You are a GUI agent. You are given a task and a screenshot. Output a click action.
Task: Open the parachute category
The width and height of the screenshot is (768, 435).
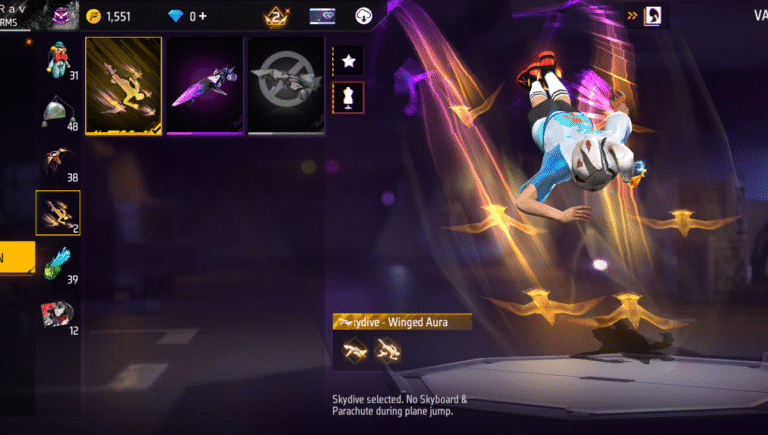58,115
